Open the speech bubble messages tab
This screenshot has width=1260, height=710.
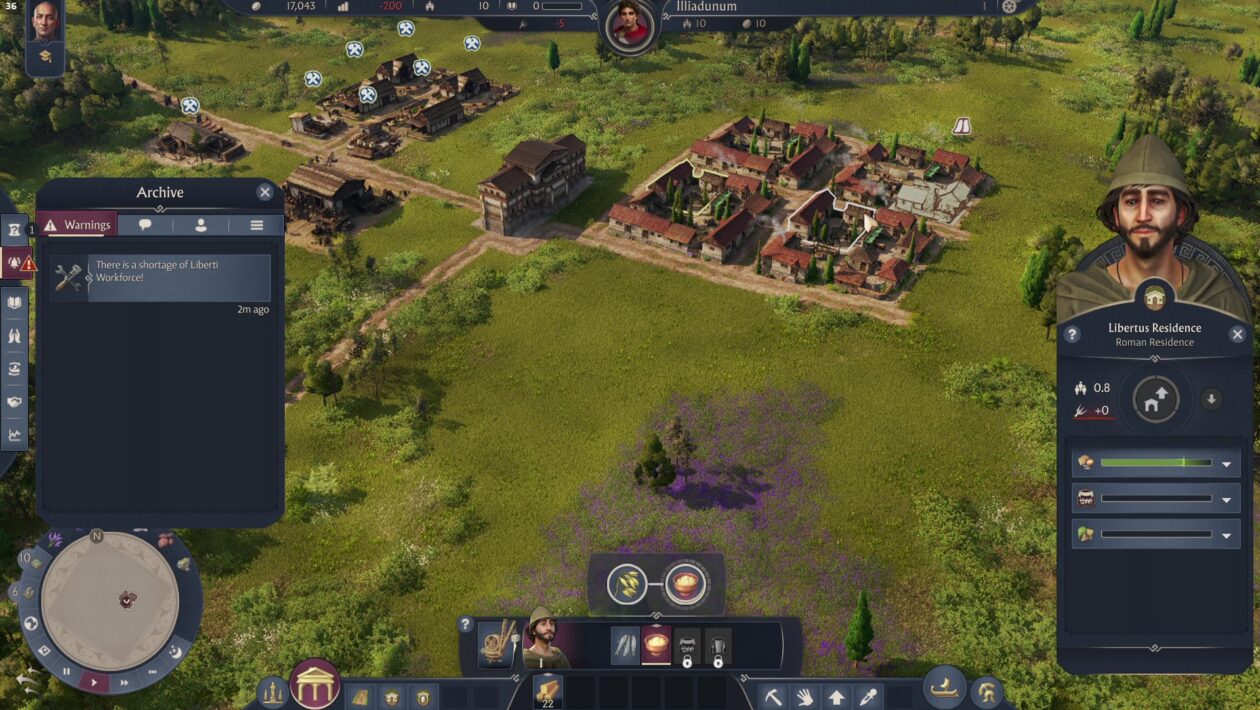pyautogui.click(x=145, y=225)
